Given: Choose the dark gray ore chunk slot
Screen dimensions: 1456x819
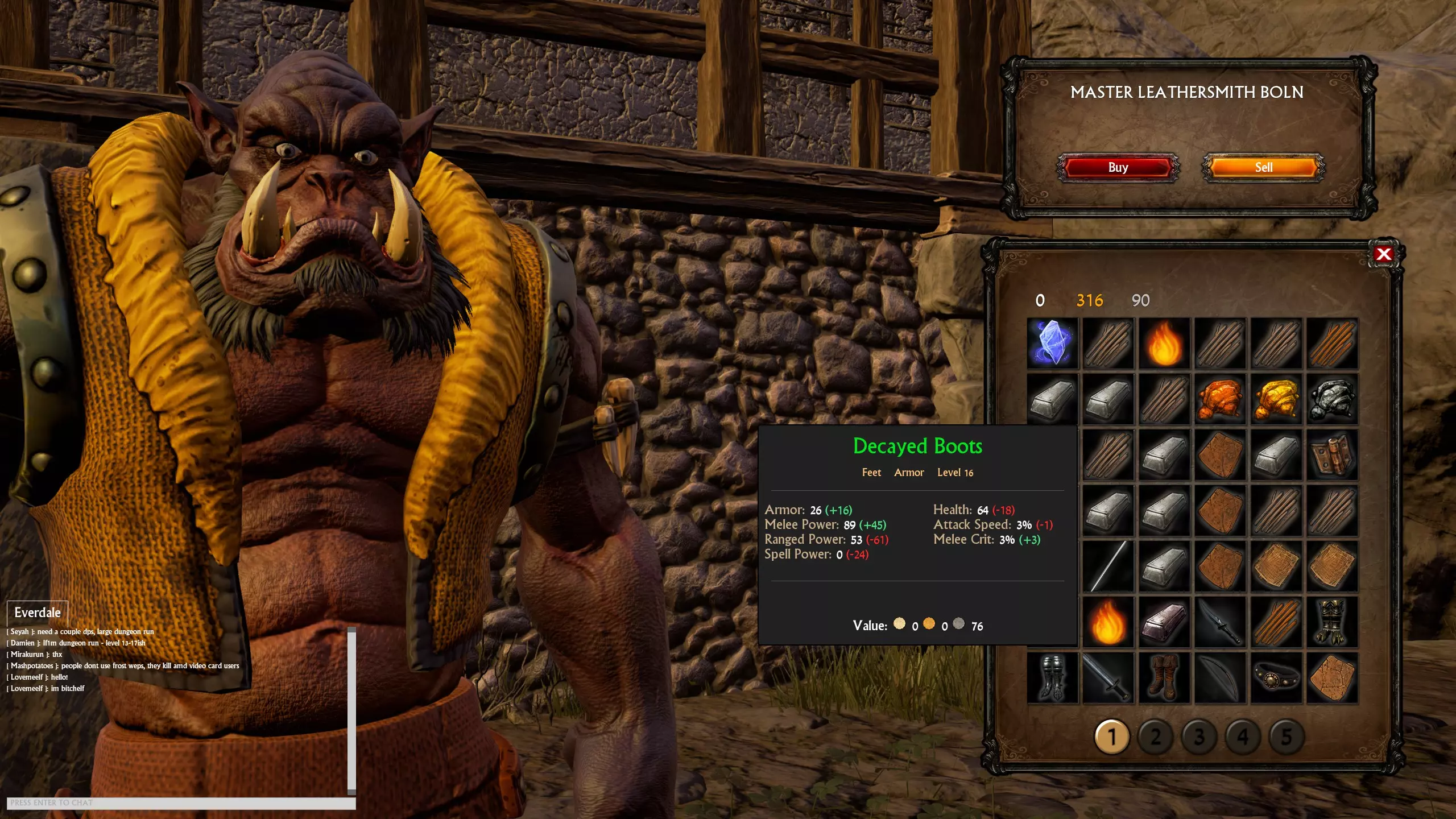Looking at the screenshot, I should 1332,399.
